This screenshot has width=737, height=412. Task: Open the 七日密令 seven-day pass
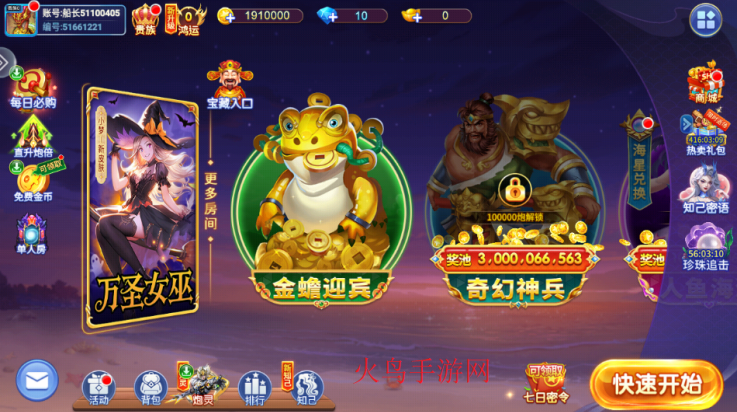click(546, 381)
